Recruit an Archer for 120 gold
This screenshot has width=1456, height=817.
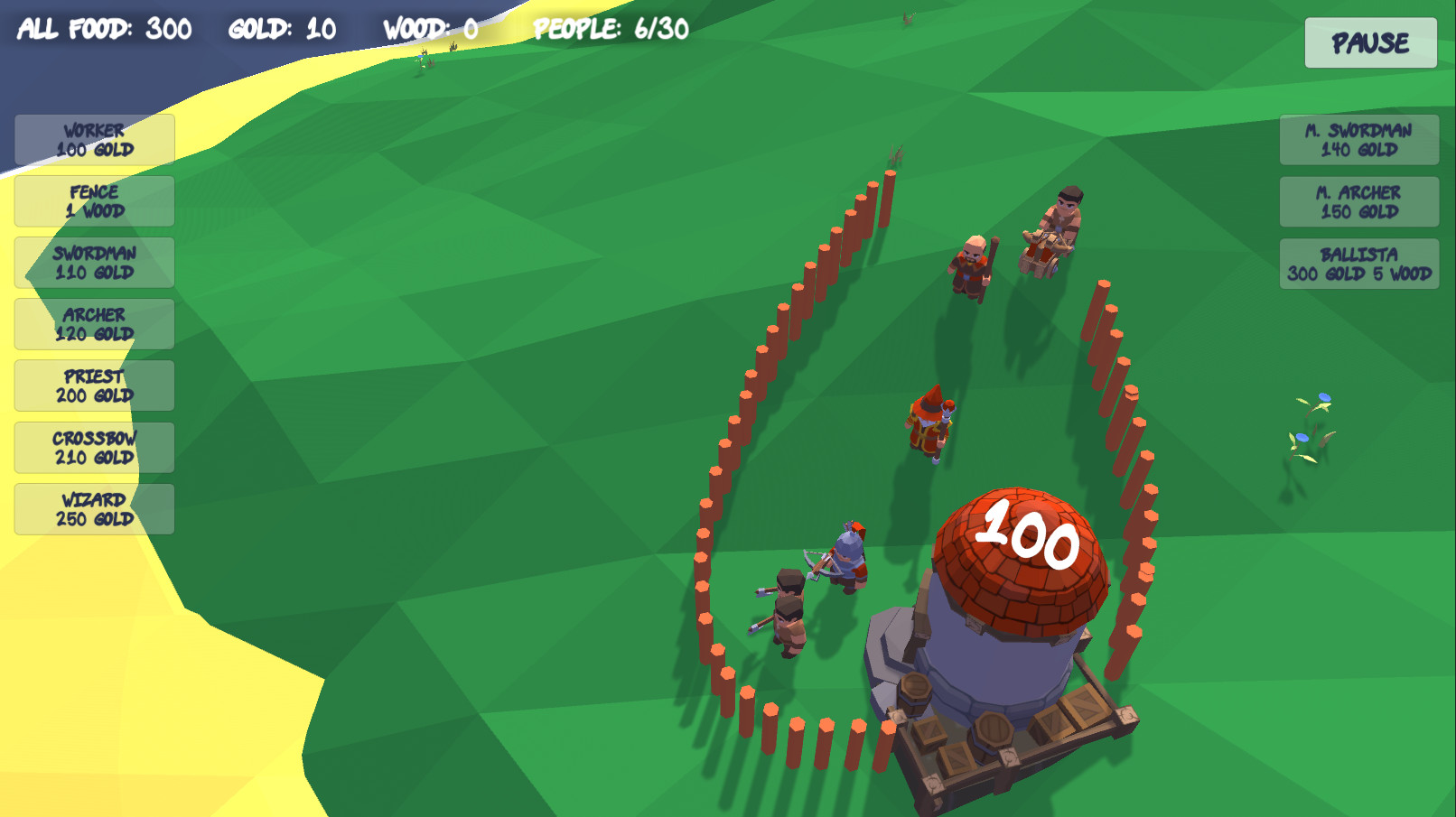click(93, 324)
